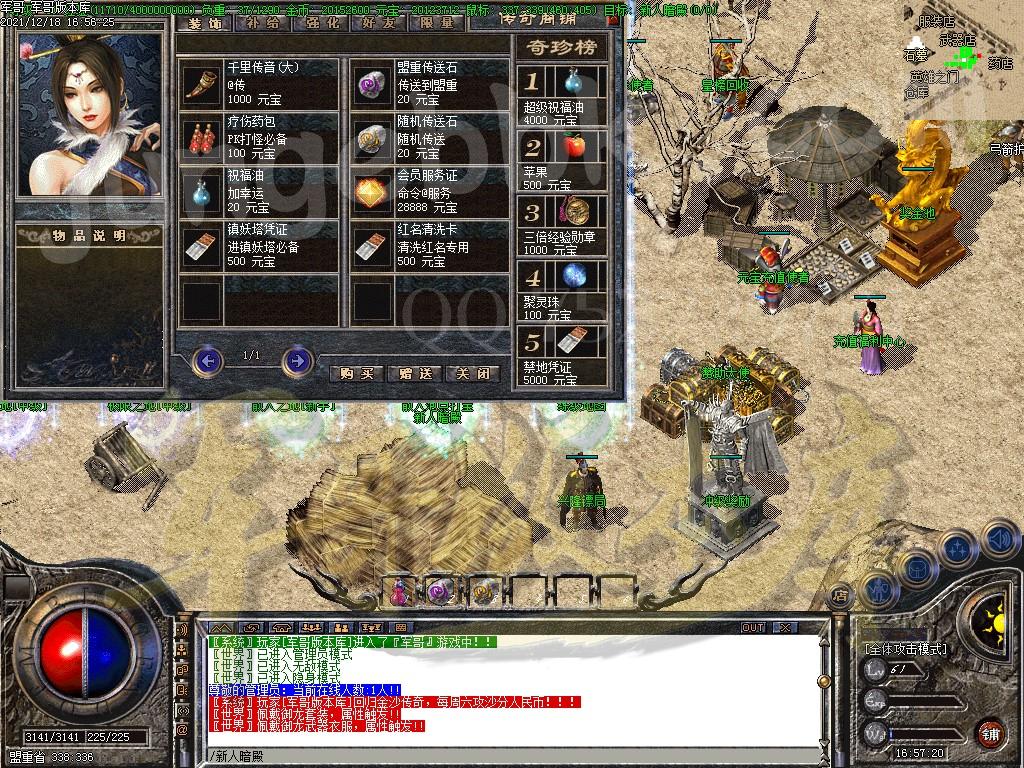Gift the item using 赠送 button
1024x768 pixels.
(415, 373)
